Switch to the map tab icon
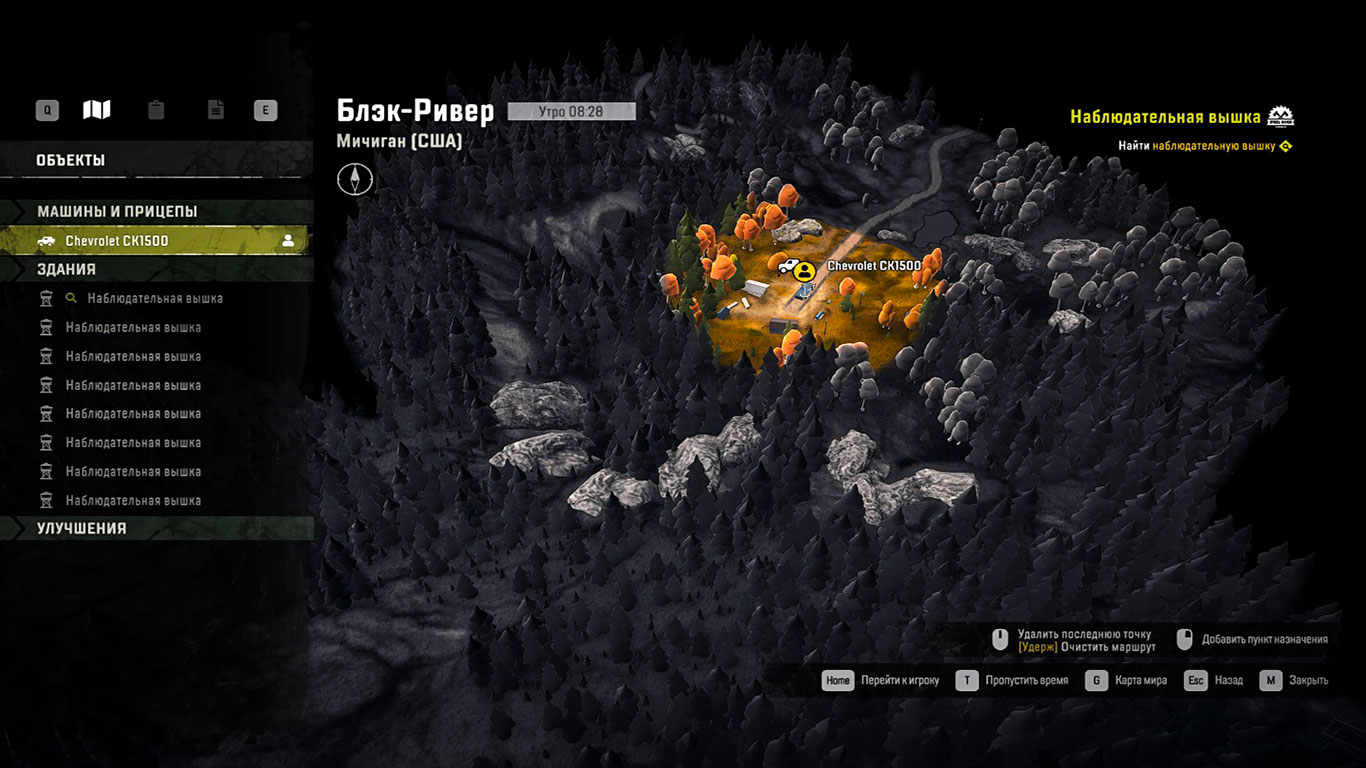 pyautogui.click(x=97, y=110)
